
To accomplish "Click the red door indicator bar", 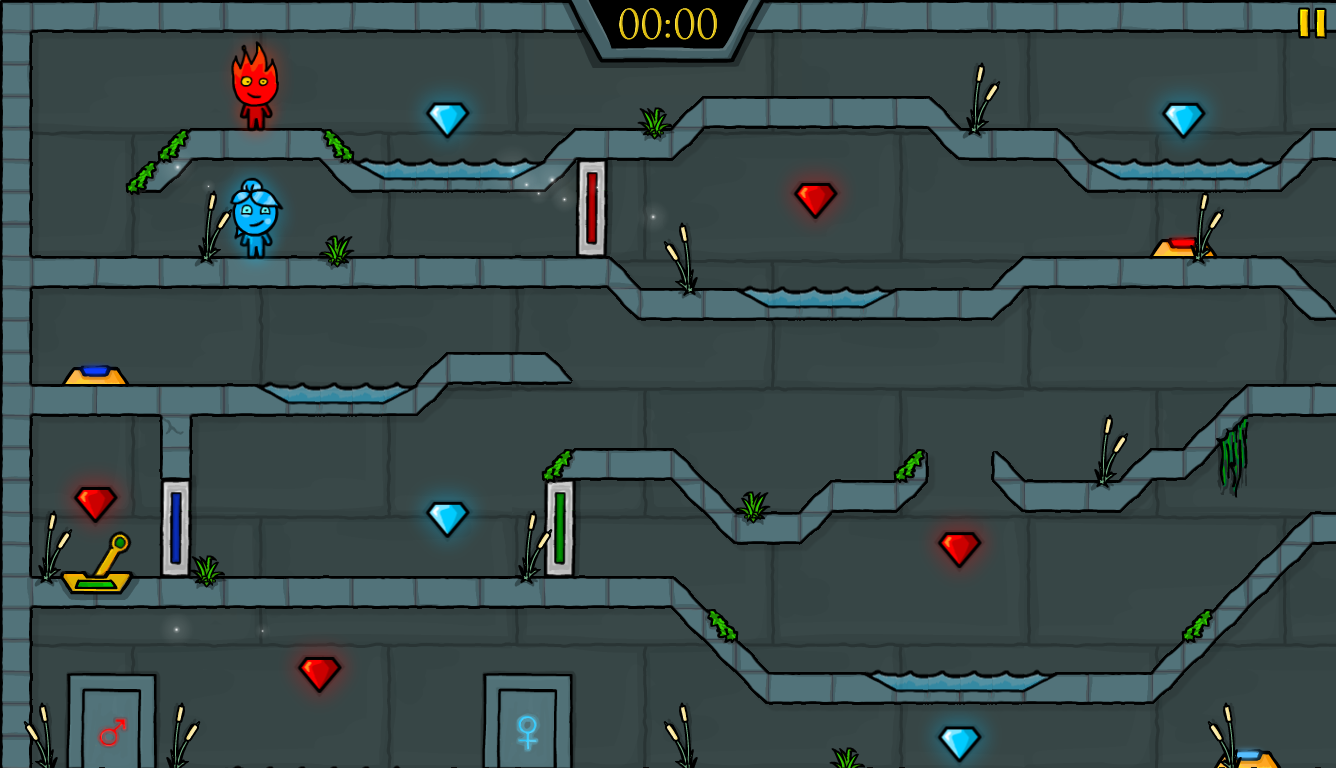I will coord(590,205).
